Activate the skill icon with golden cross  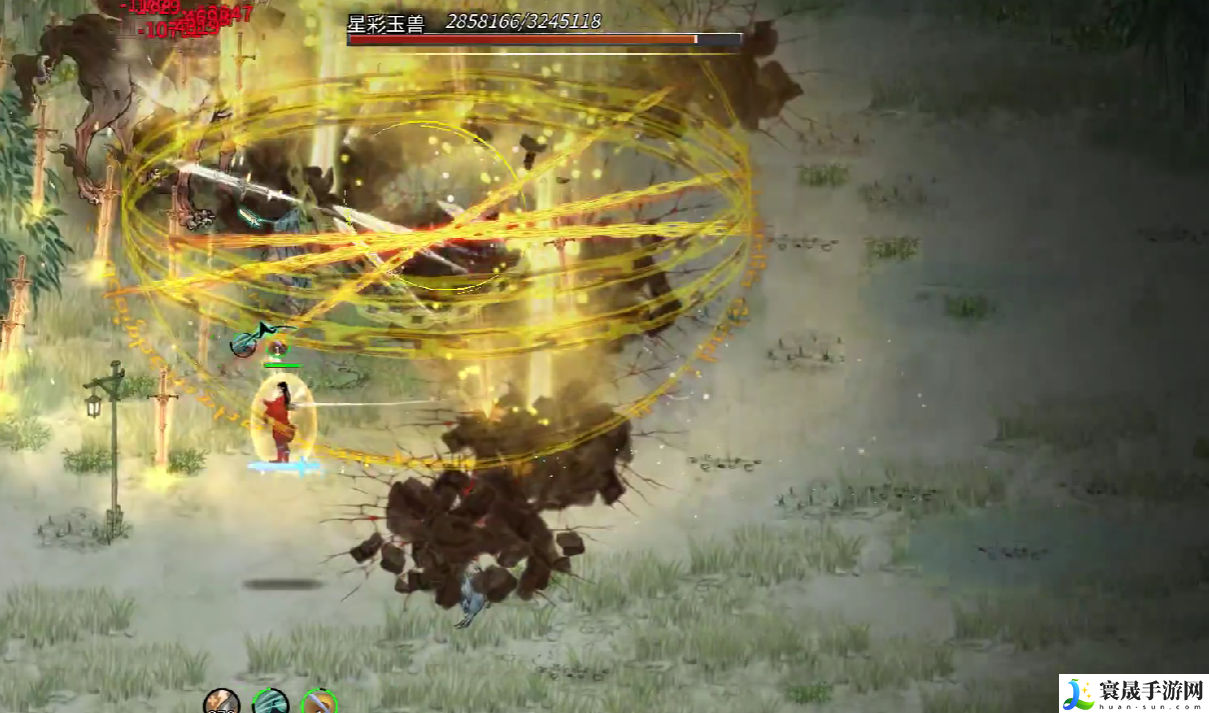(221, 703)
